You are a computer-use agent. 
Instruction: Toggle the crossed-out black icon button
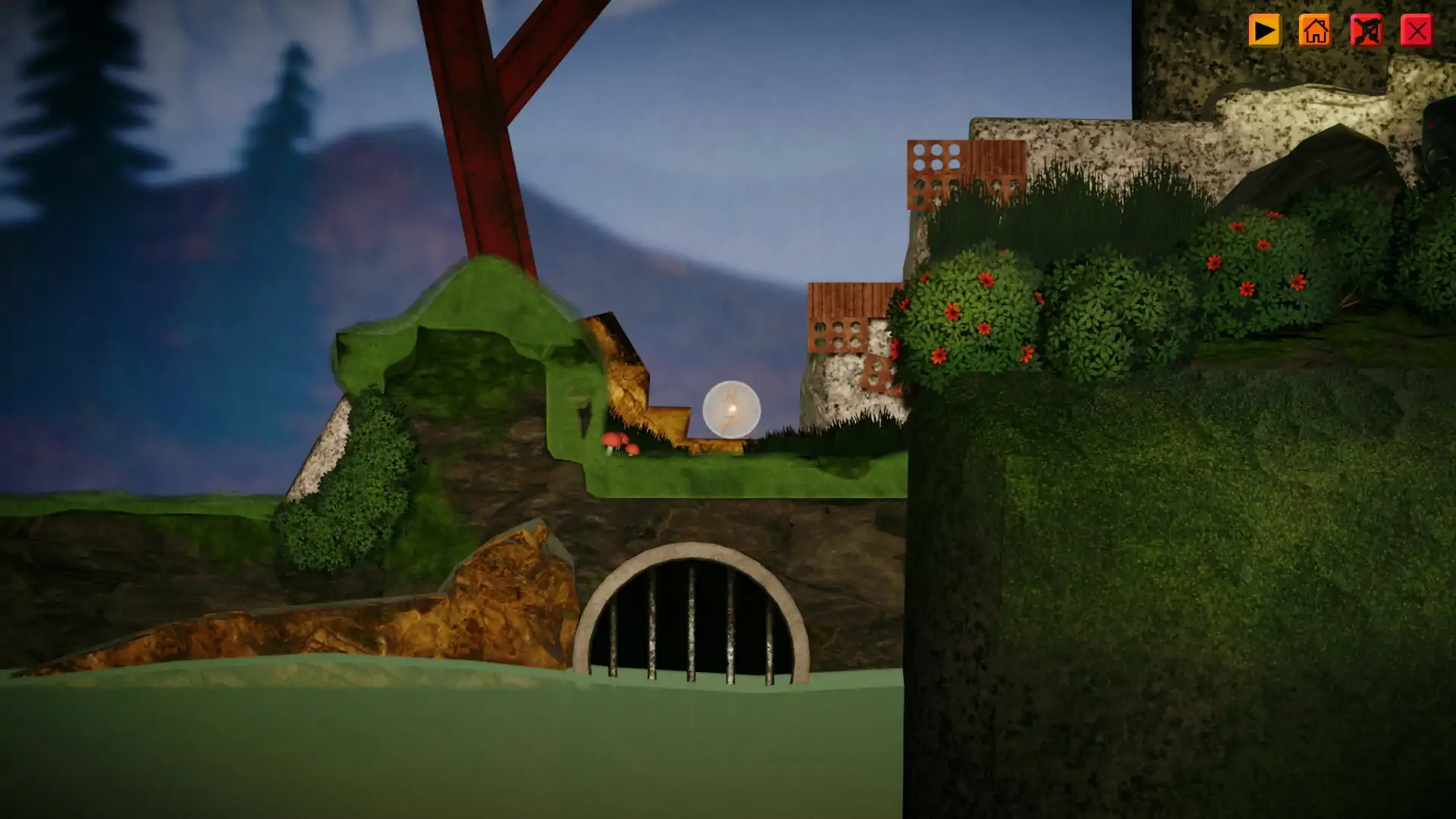(x=1365, y=31)
